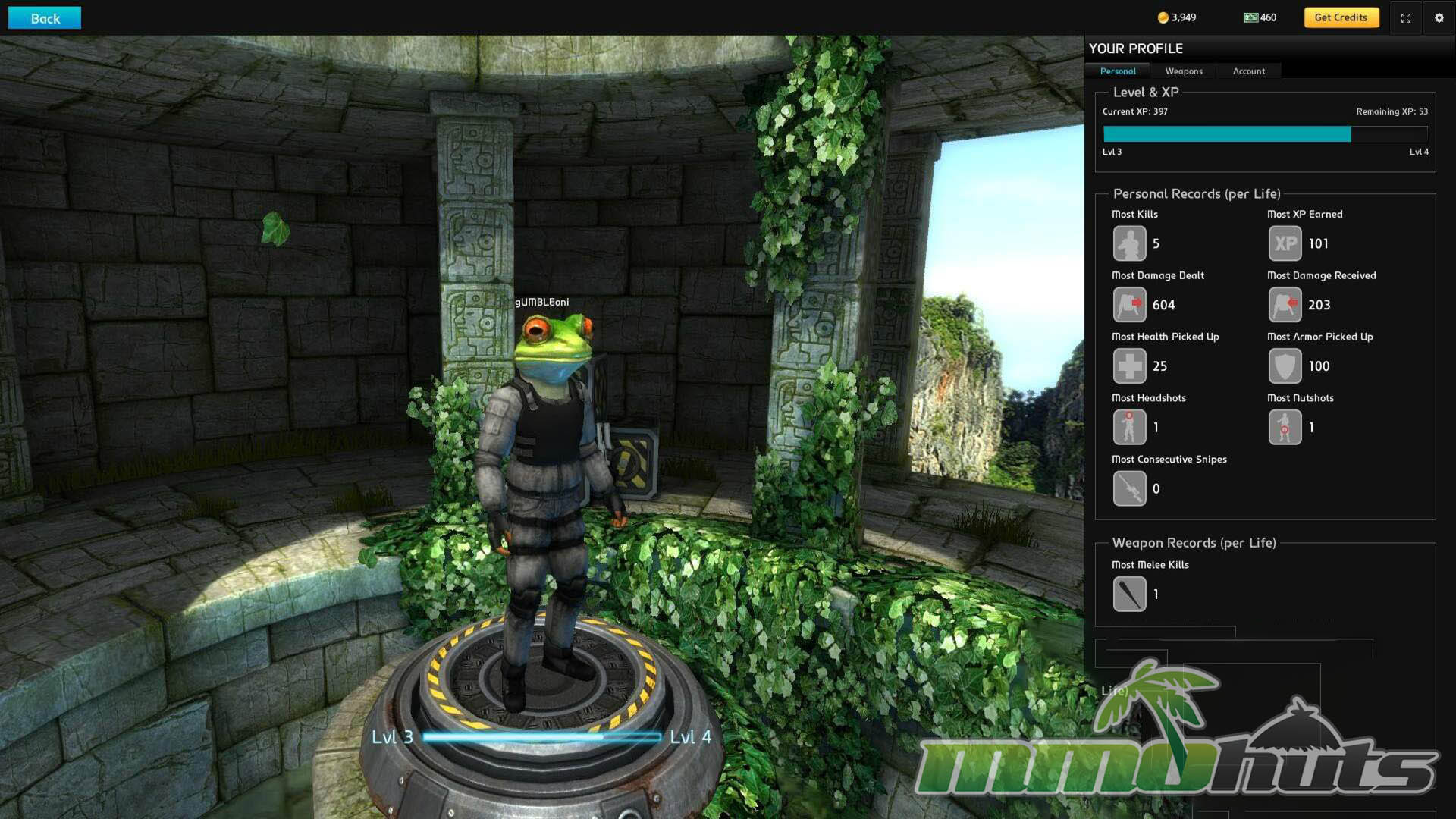Viewport: 1456px width, 819px height.
Task: Click the Most Headshots icon
Action: [x=1129, y=428]
